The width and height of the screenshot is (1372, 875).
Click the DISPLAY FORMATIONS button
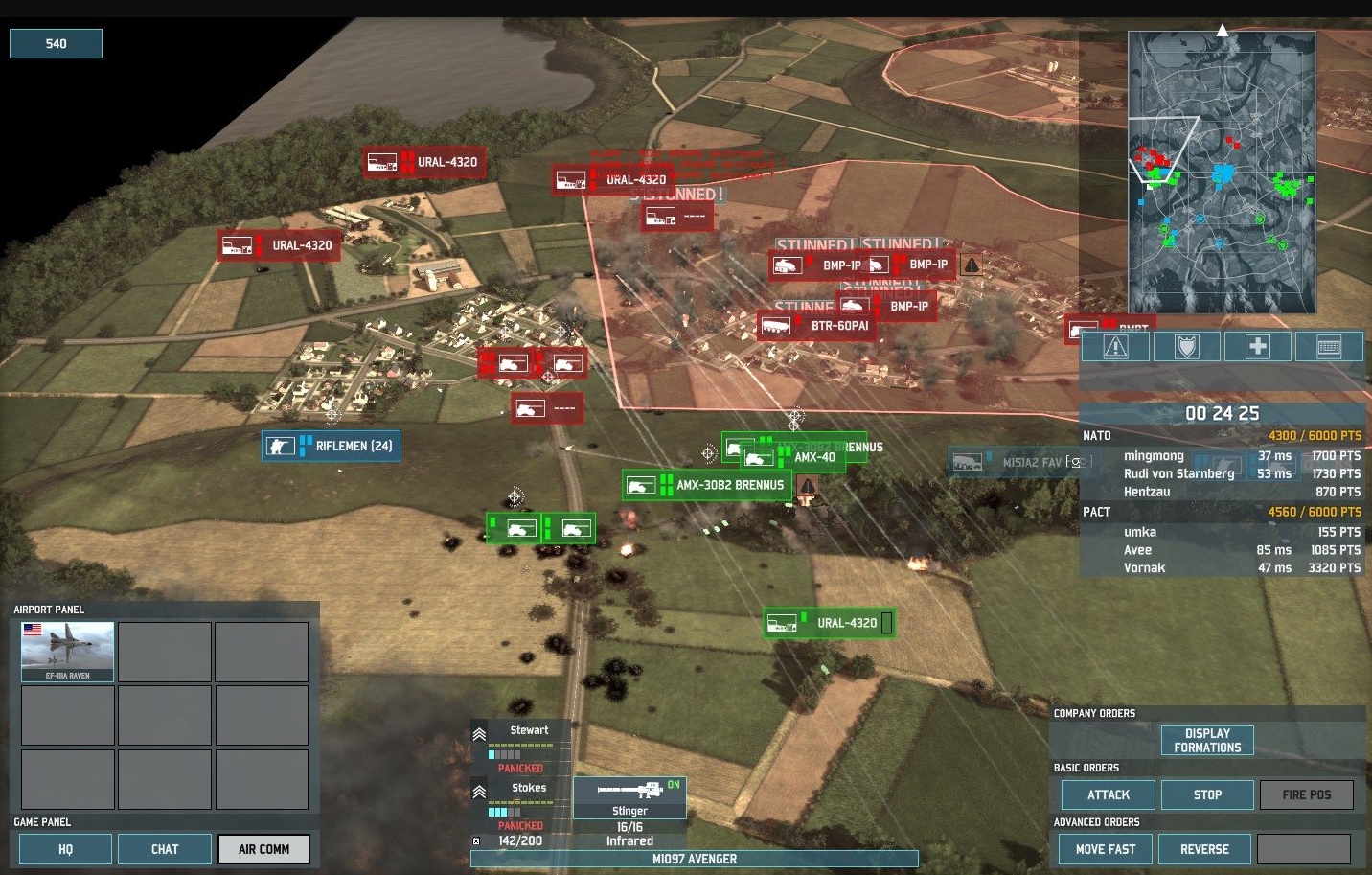[1206, 739]
